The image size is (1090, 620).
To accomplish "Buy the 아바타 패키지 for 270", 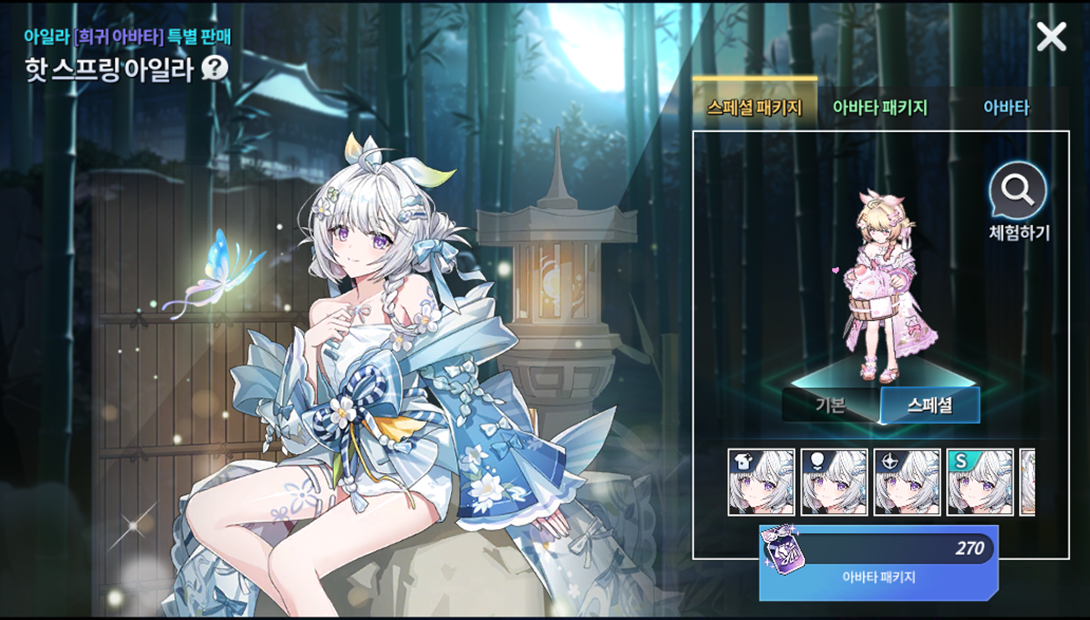I will tap(879, 562).
